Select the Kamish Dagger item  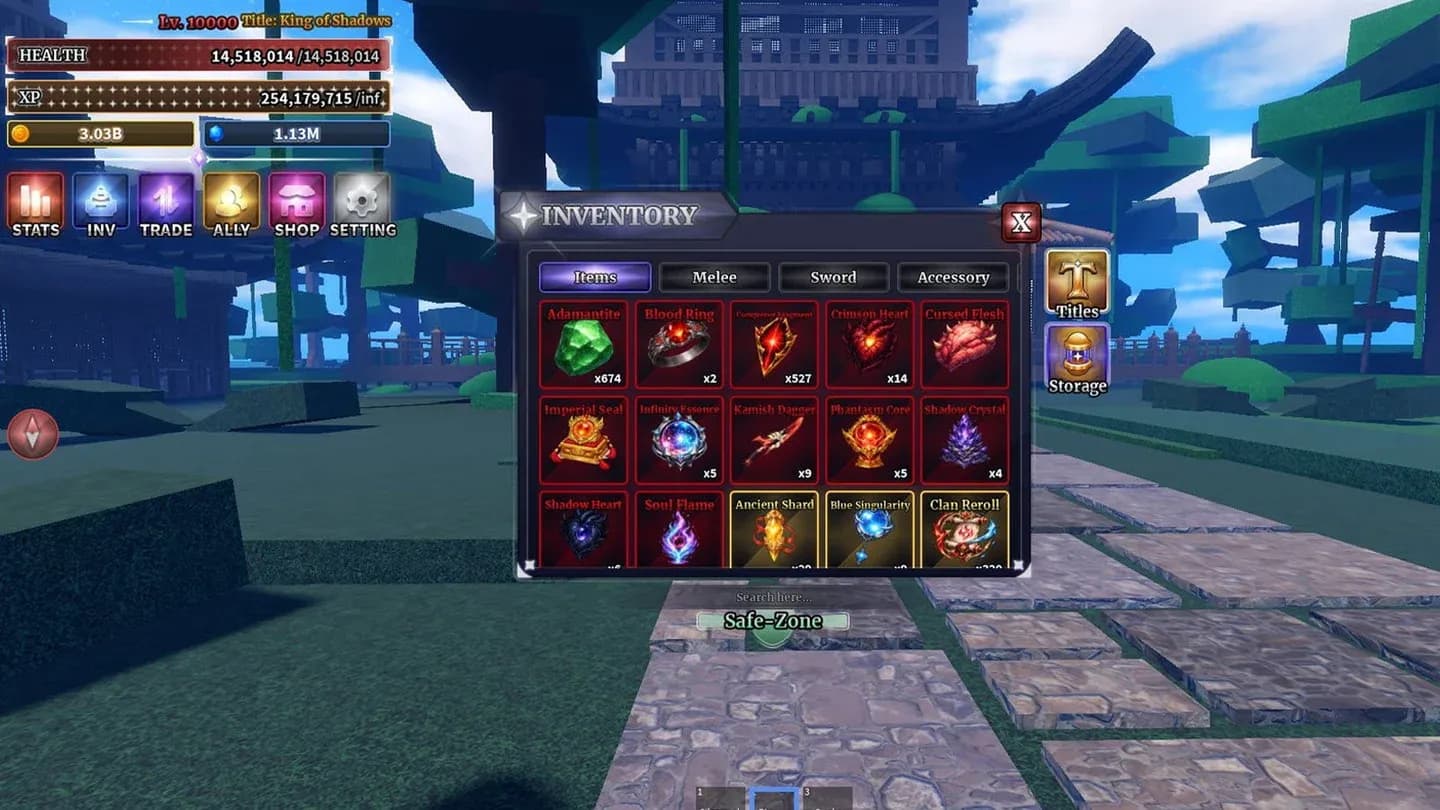(x=775, y=440)
